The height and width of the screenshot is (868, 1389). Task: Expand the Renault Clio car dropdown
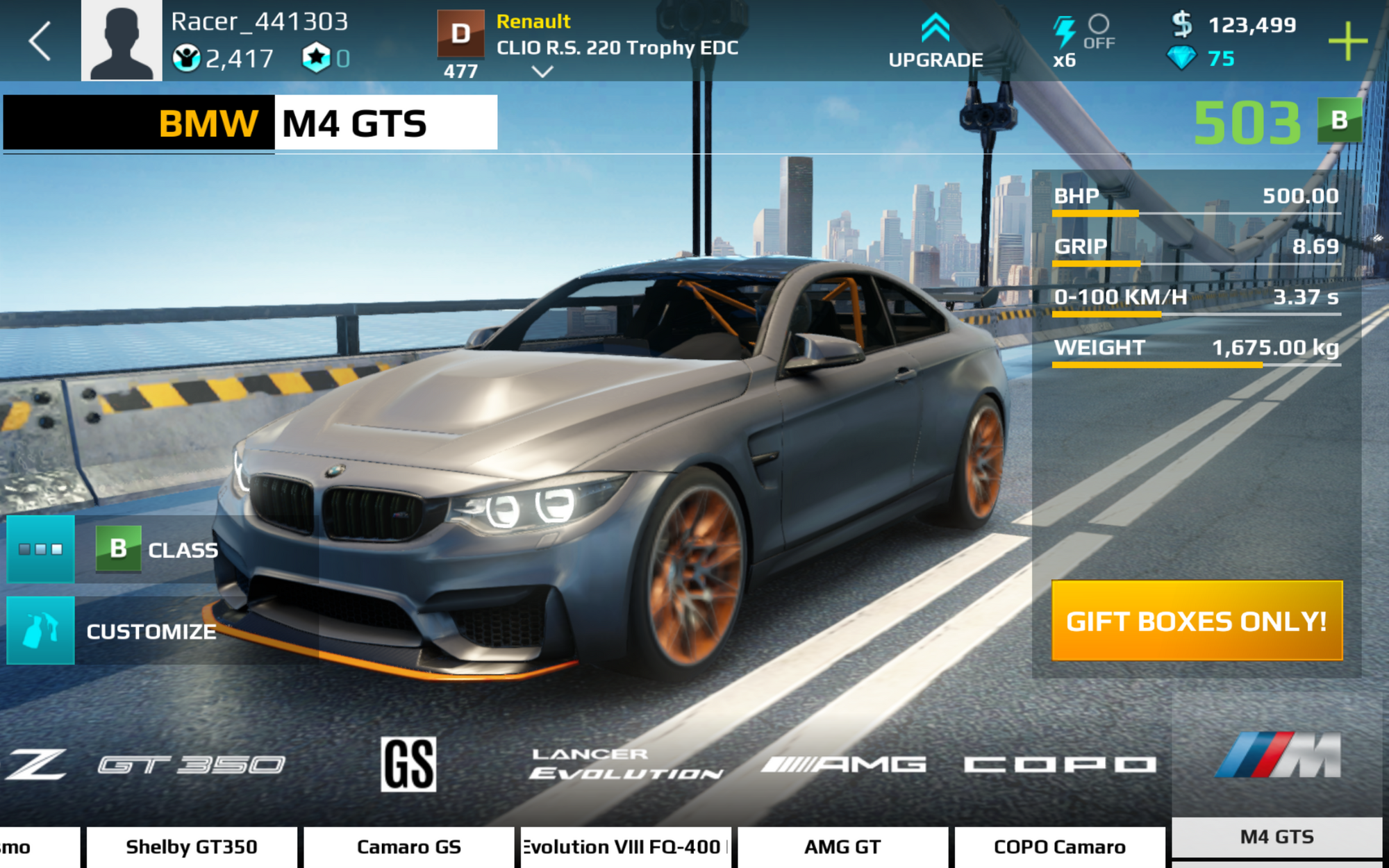pyautogui.click(x=542, y=71)
